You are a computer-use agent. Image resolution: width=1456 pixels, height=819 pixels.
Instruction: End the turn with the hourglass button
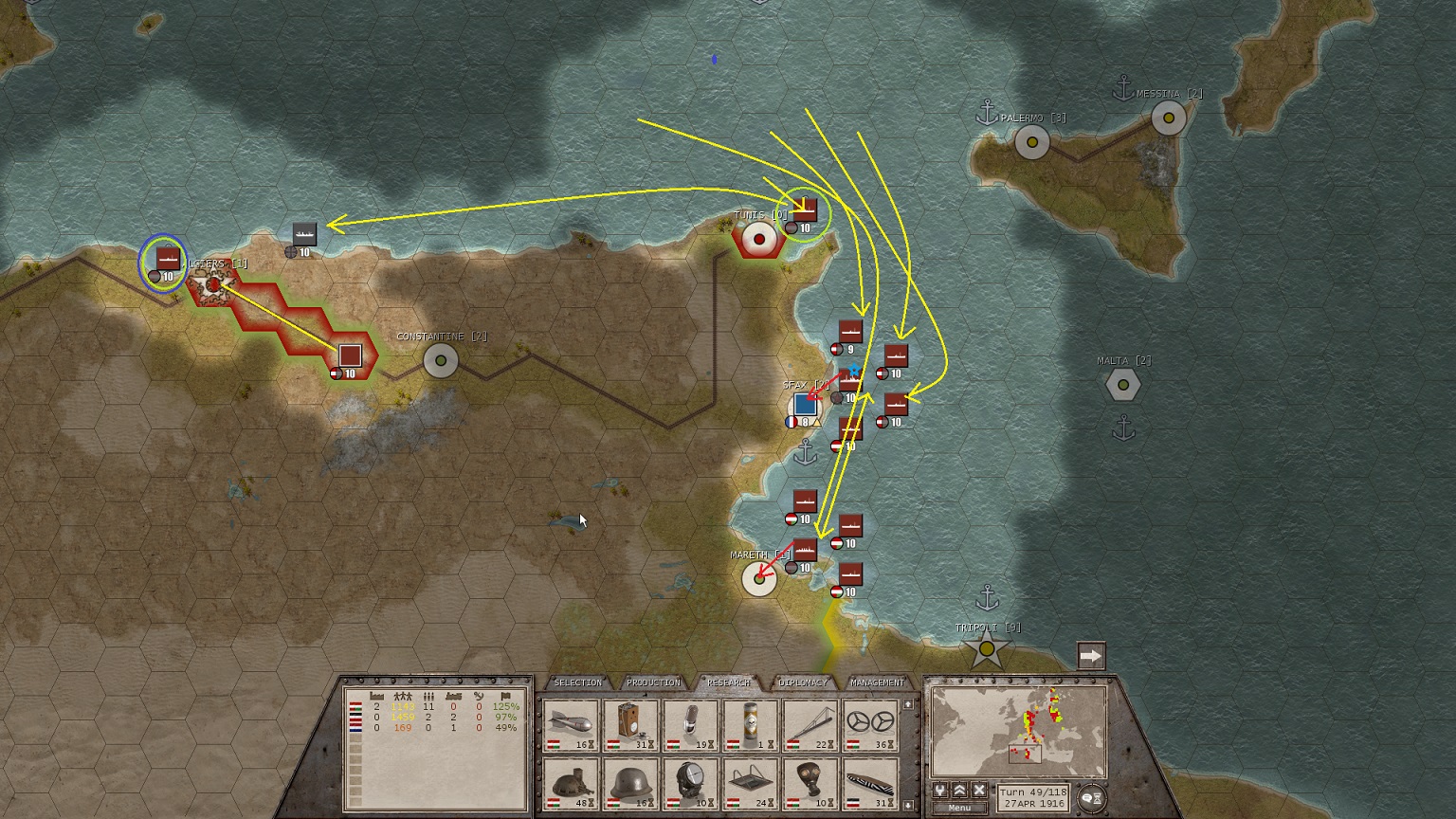[x=1092, y=798]
